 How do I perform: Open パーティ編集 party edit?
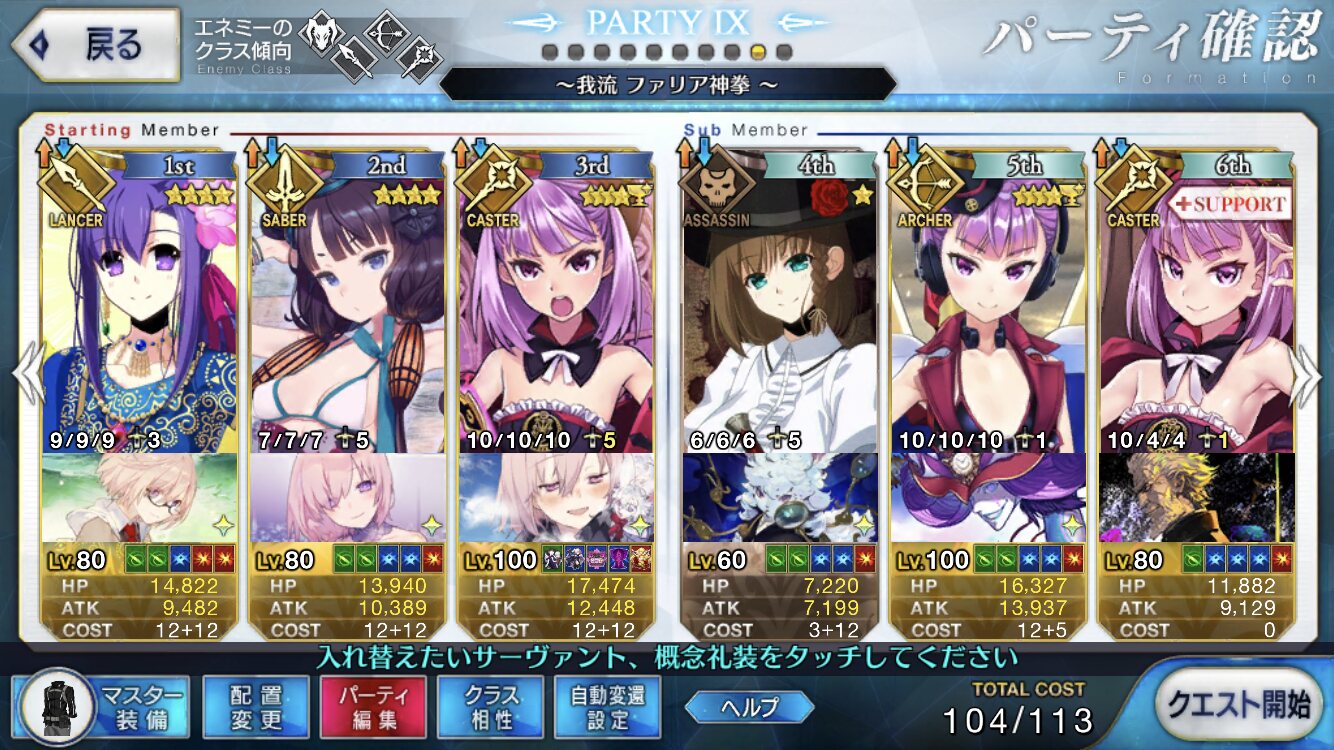tap(373, 707)
